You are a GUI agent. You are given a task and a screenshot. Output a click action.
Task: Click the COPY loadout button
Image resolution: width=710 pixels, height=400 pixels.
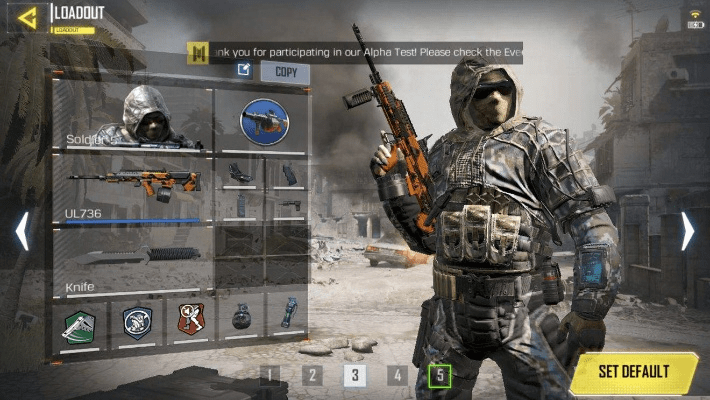tap(286, 72)
